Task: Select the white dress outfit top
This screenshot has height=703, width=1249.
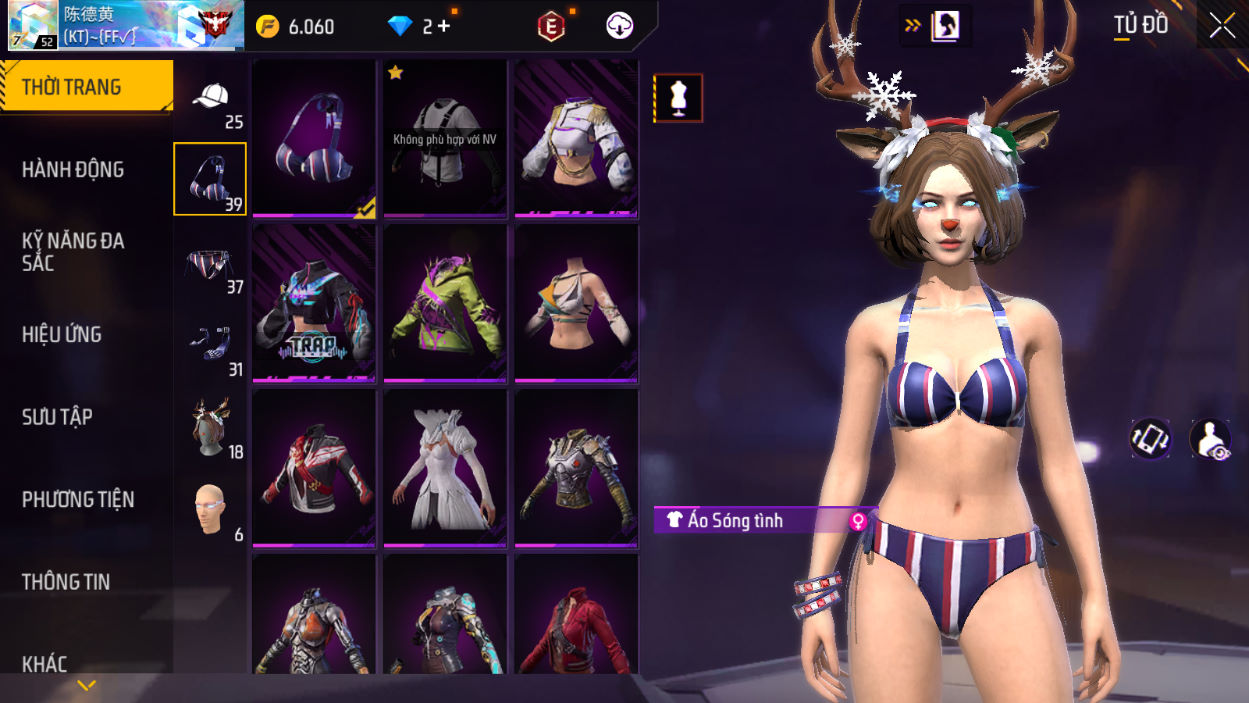Action: [445, 467]
